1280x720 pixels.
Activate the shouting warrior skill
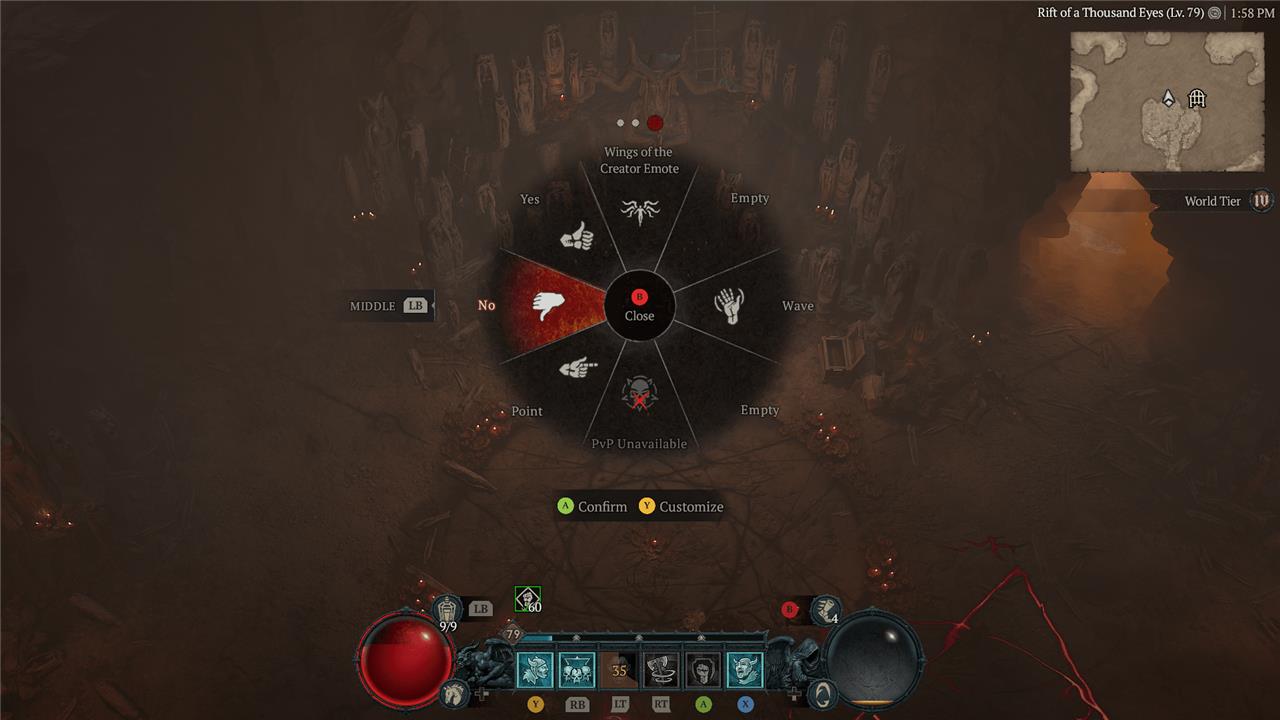pyautogui.click(x=535, y=670)
